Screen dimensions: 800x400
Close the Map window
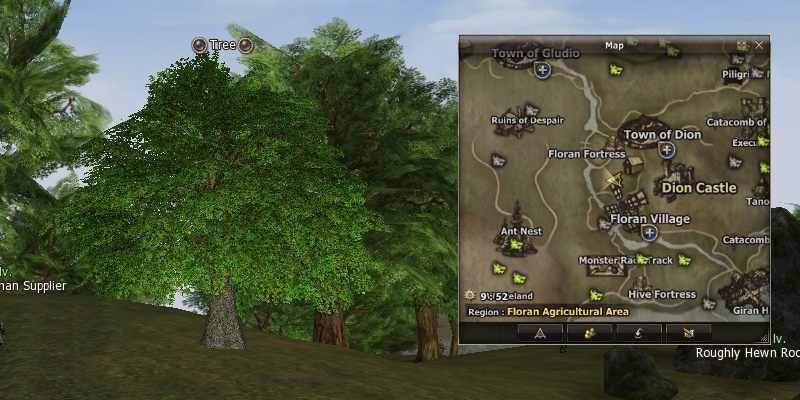coord(760,45)
